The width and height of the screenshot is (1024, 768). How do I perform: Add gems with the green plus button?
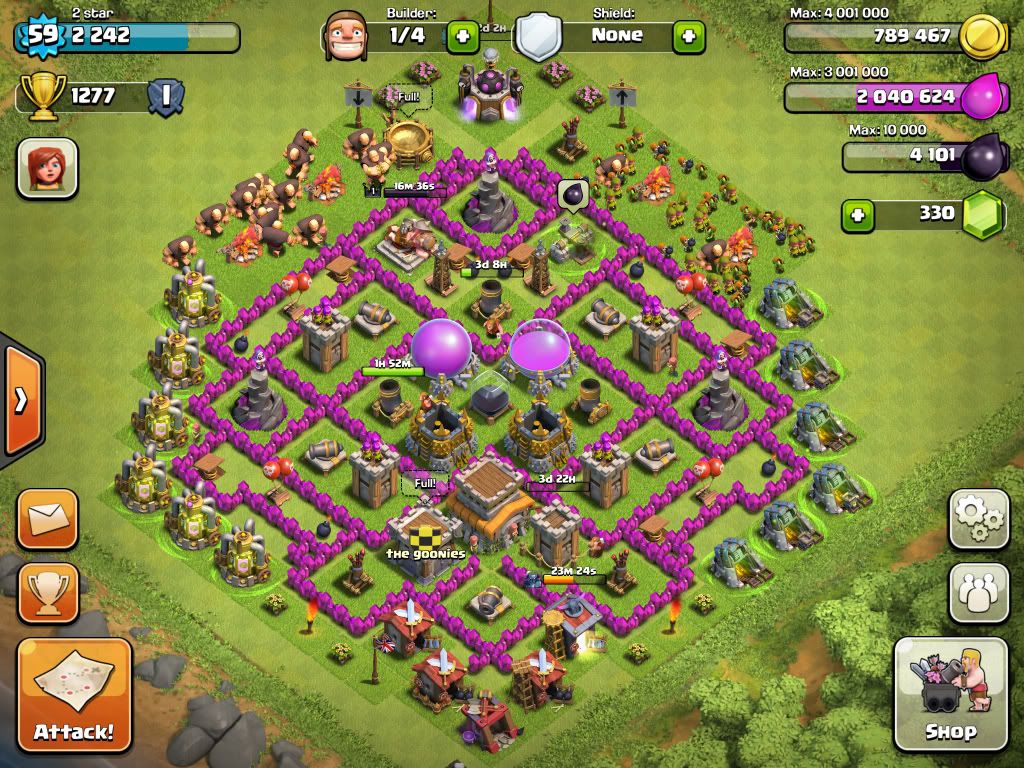point(856,214)
